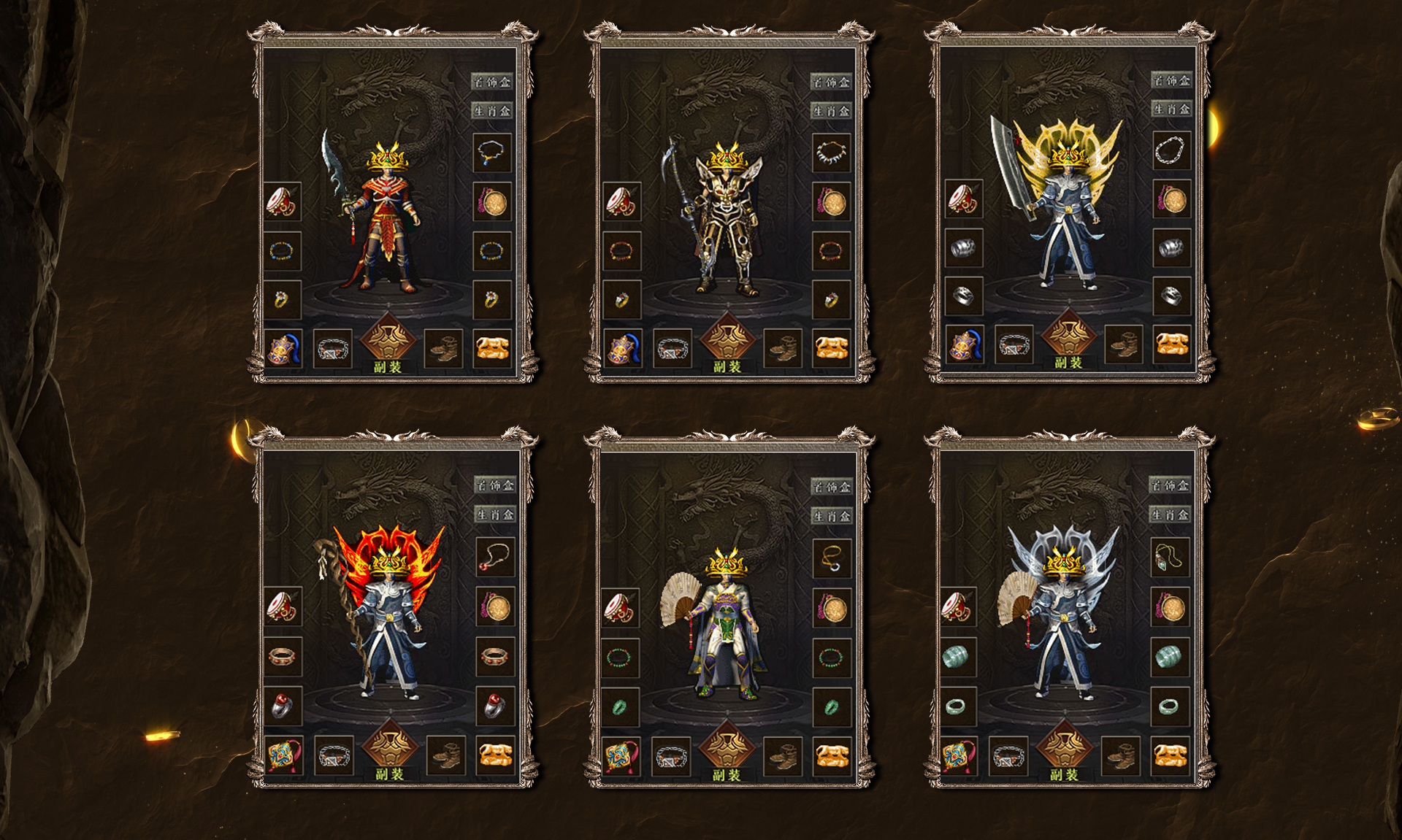Viewport: 1402px width, 840px height.
Task: Open 生肖盒 in the silver-winged fan character panel
Action: coord(1170,515)
